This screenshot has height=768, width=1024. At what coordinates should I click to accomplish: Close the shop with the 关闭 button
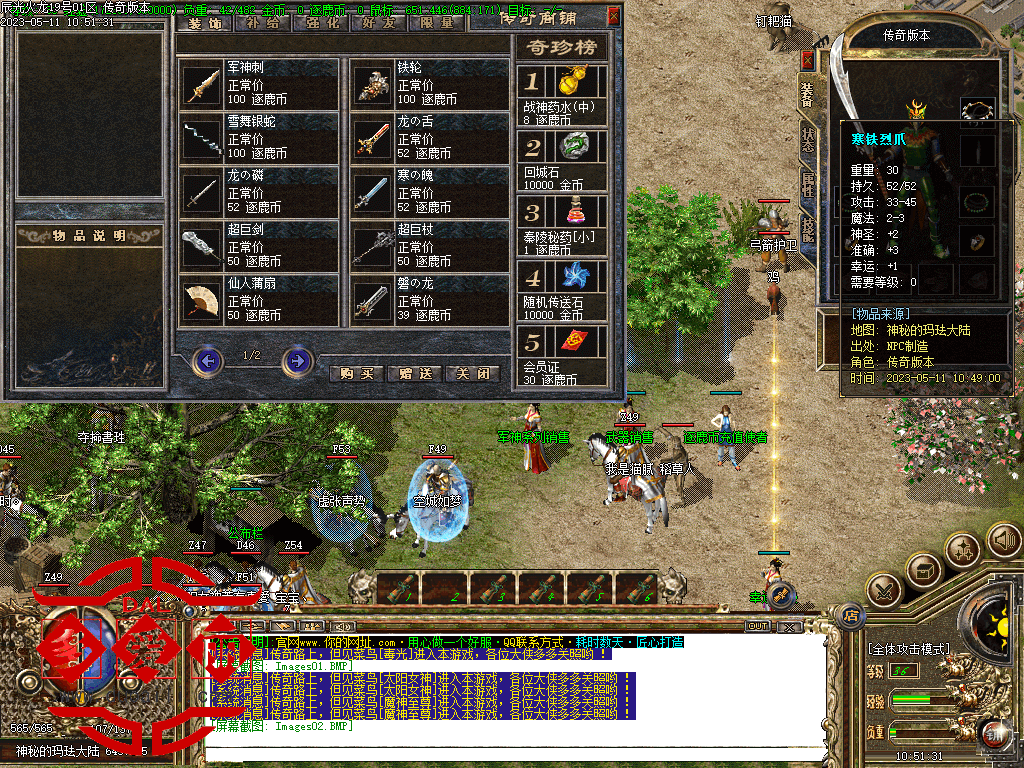(472, 373)
